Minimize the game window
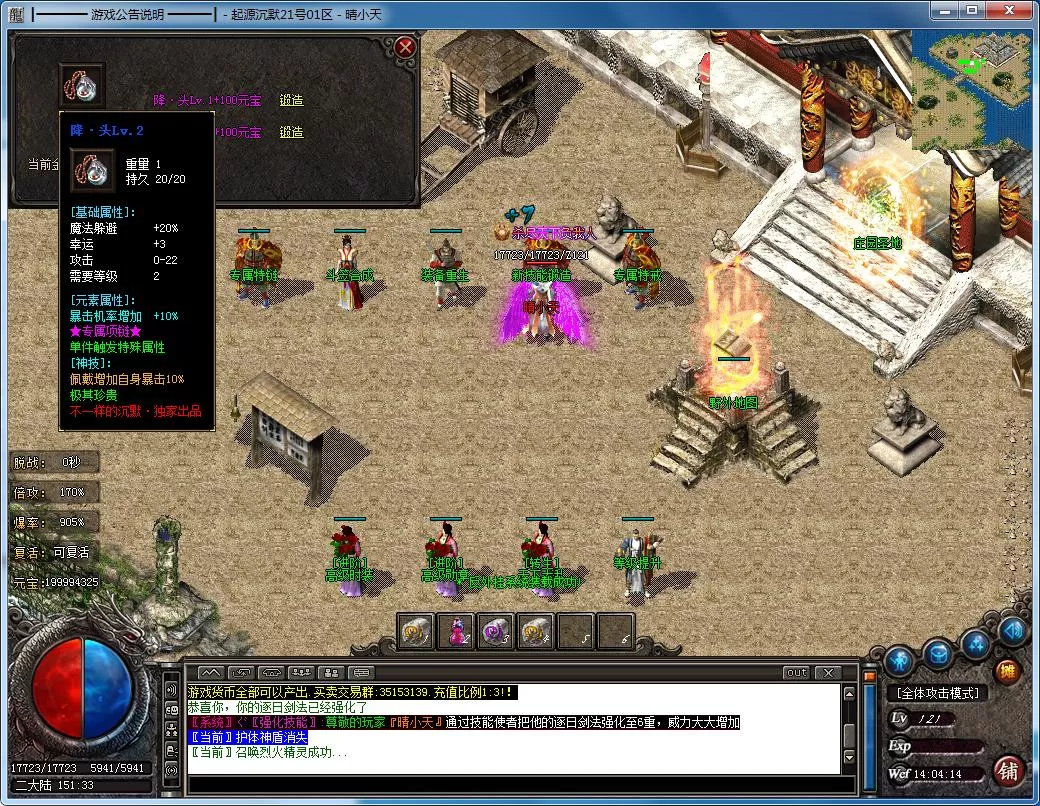 [945, 12]
